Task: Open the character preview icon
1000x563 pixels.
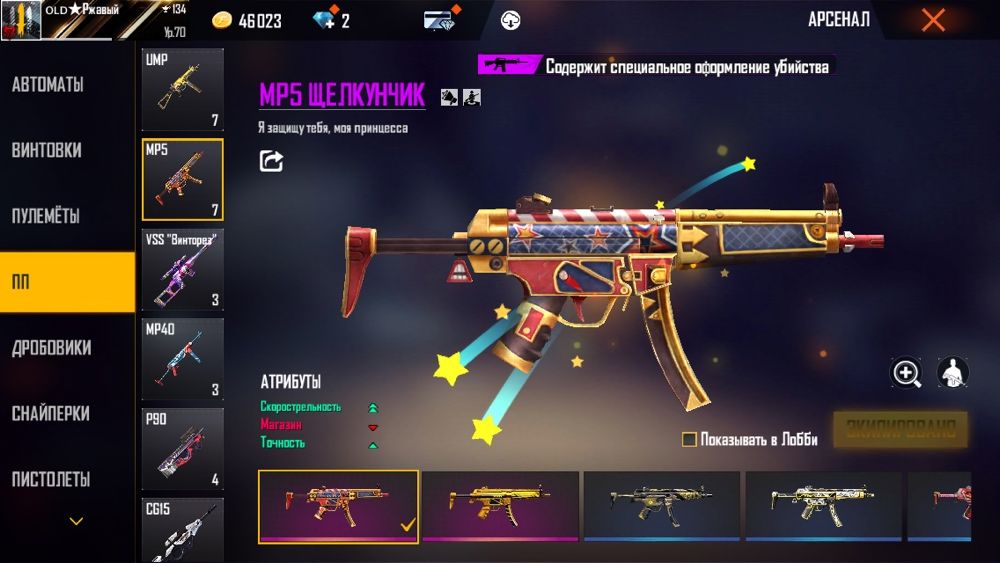Action: (x=952, y=373)
